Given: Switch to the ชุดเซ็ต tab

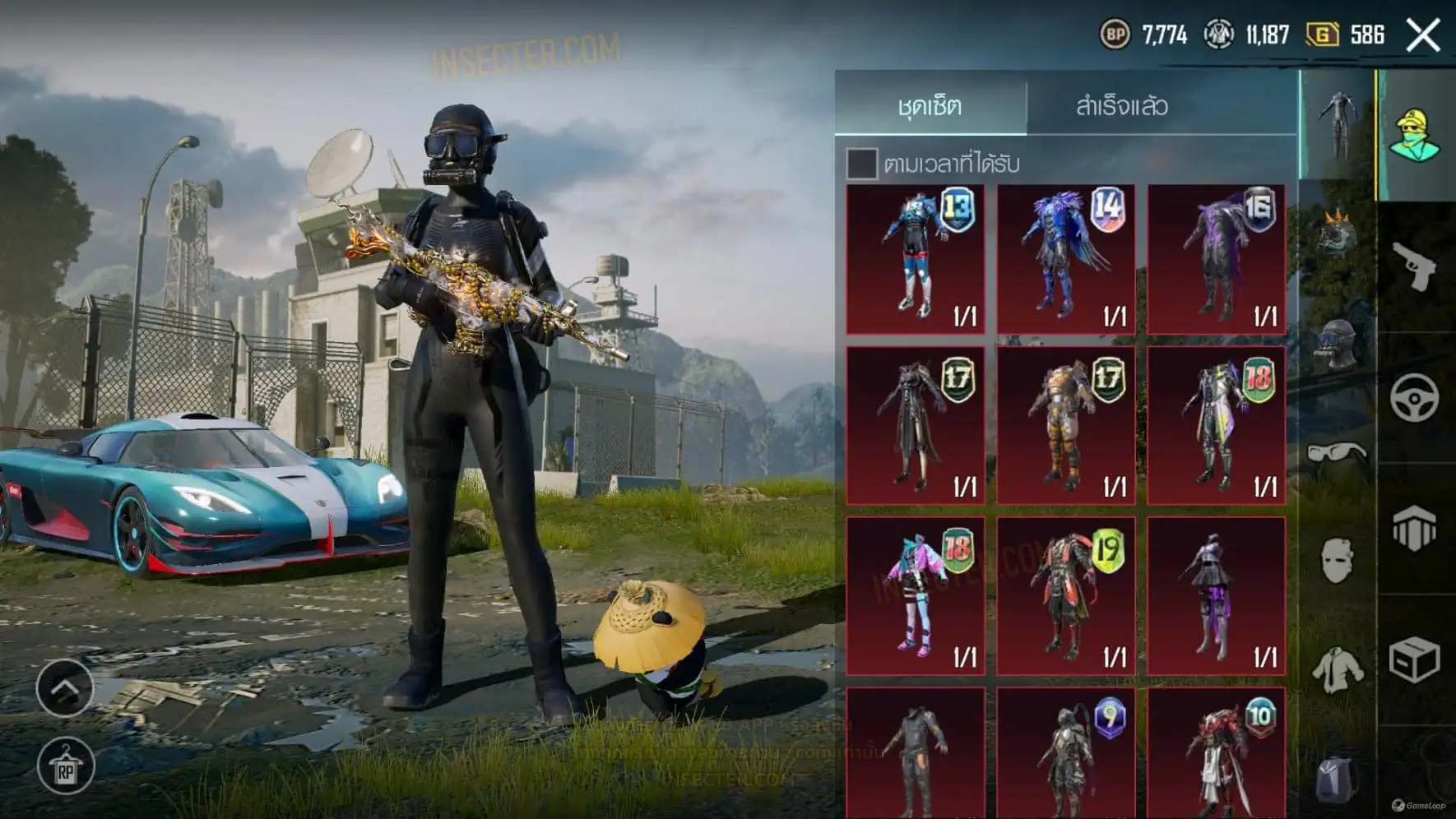Looking at the screenshot, I should click(930, 105).
